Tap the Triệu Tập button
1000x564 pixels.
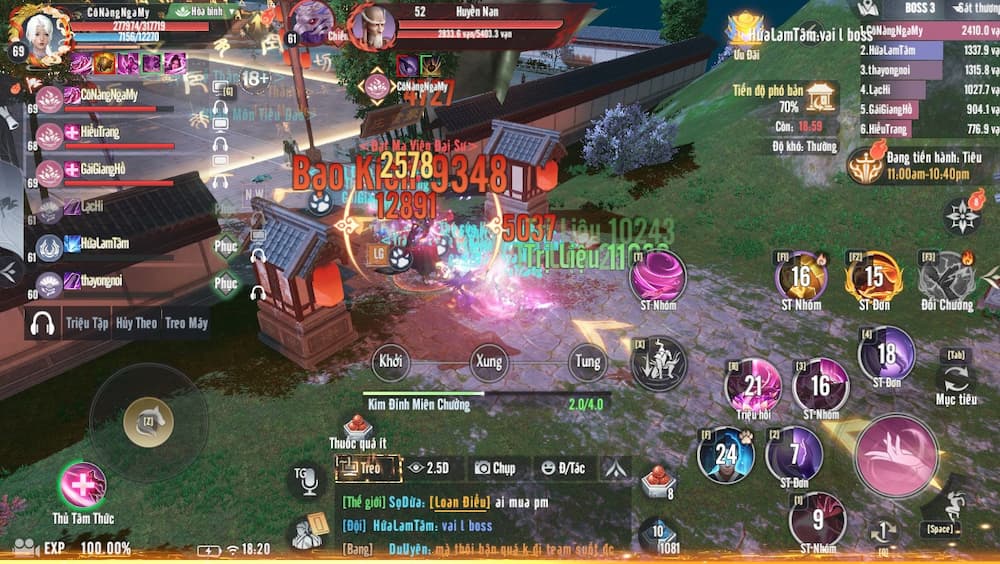86,323
